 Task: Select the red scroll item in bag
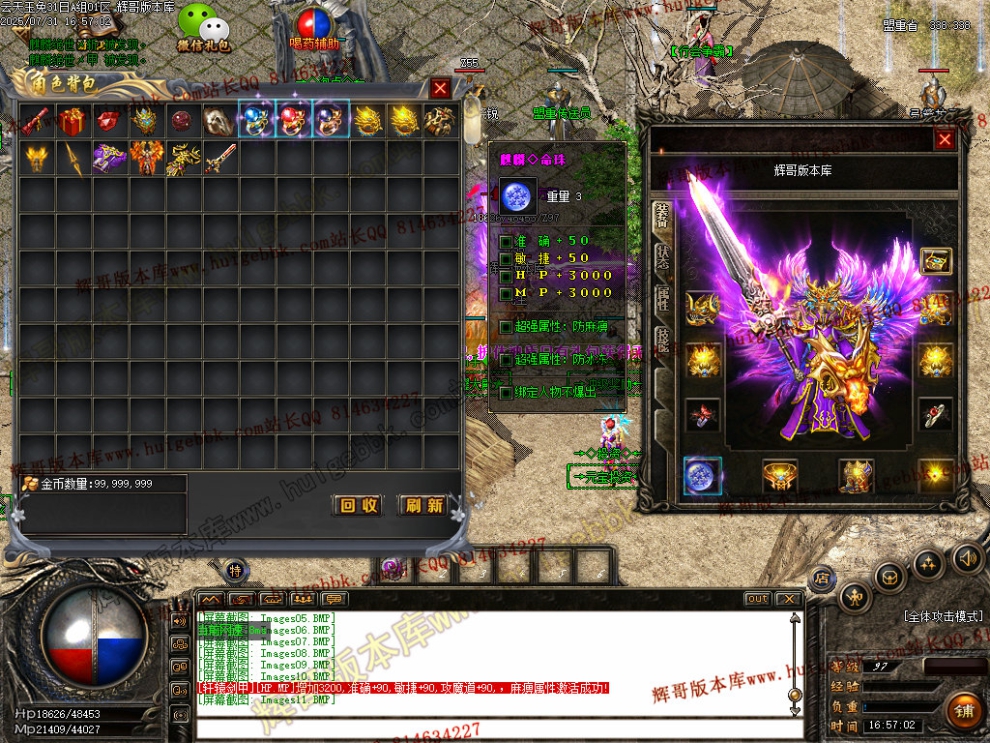pos(36,121)
